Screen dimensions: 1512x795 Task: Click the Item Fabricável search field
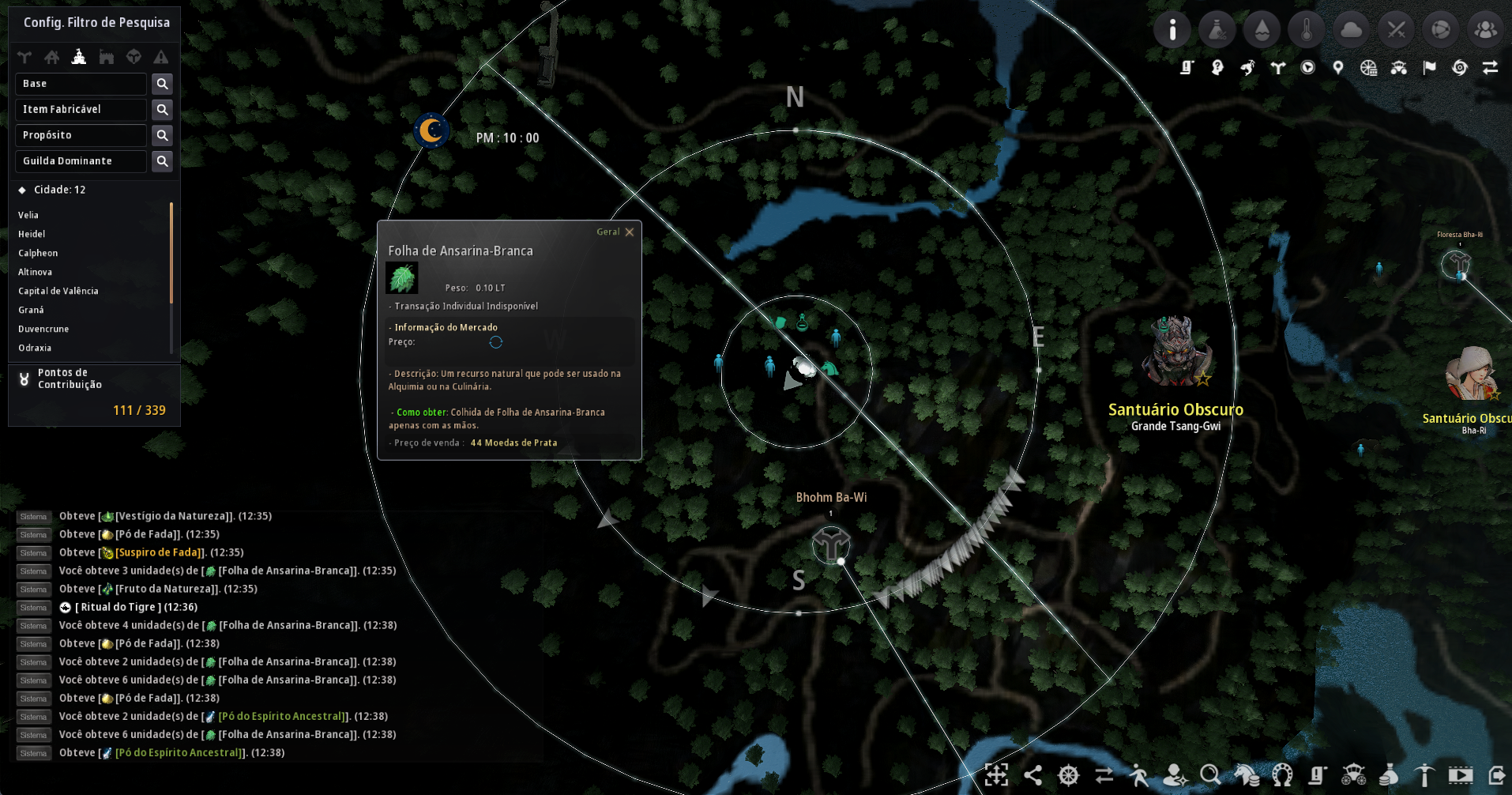click(81, 109)
